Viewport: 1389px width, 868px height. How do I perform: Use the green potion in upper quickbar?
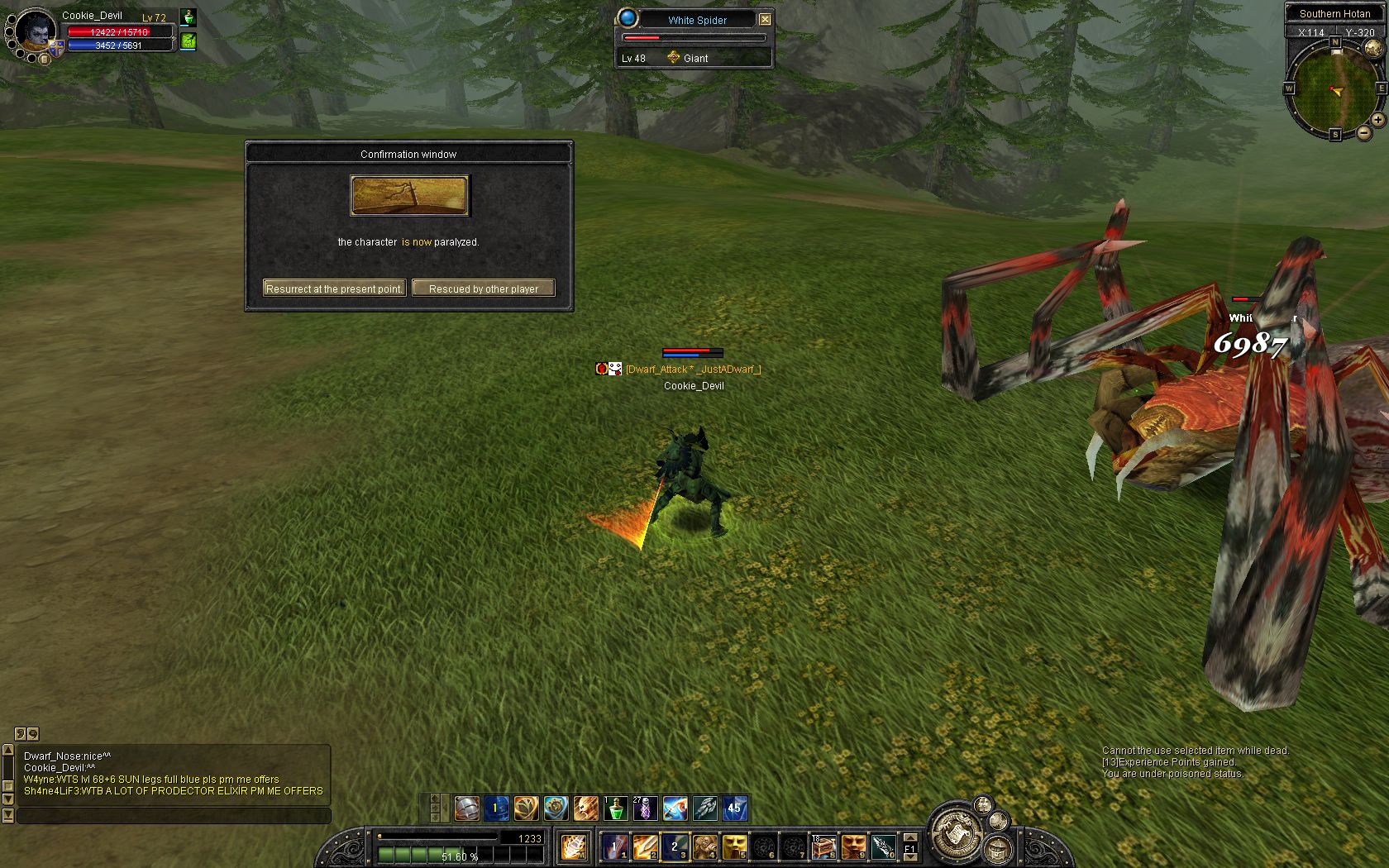[615, 808]
